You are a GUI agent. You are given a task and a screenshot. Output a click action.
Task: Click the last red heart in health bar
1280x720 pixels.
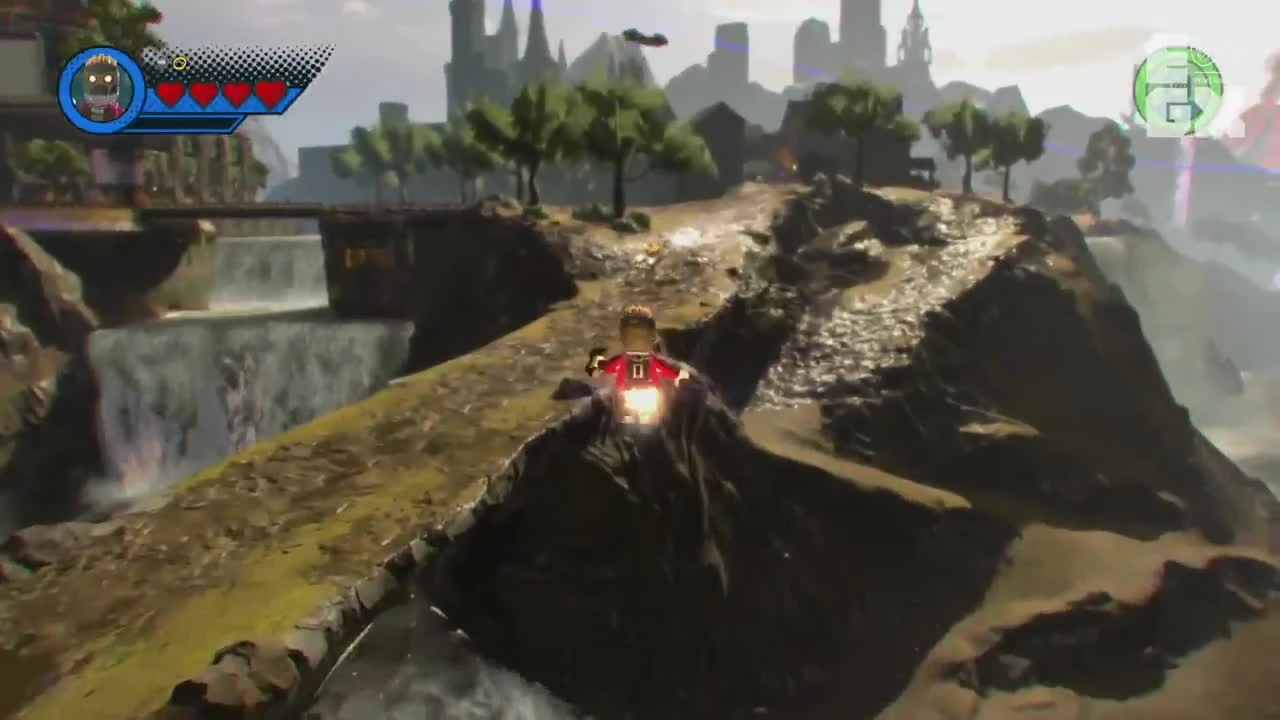tap(272, 91)
